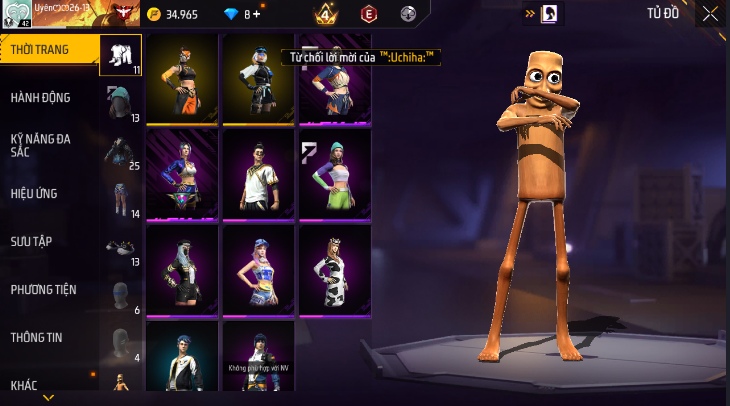Close the wardrobe with the X button

click(x=709, y=14)
